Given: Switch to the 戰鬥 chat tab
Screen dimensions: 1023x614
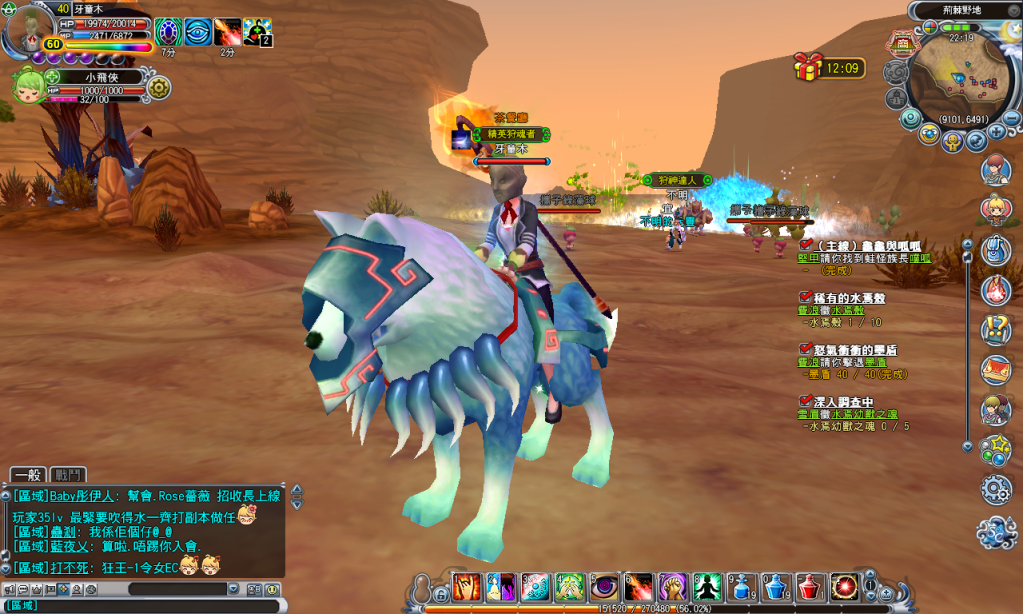Looking at the screenshot, I should coord(69,475).
